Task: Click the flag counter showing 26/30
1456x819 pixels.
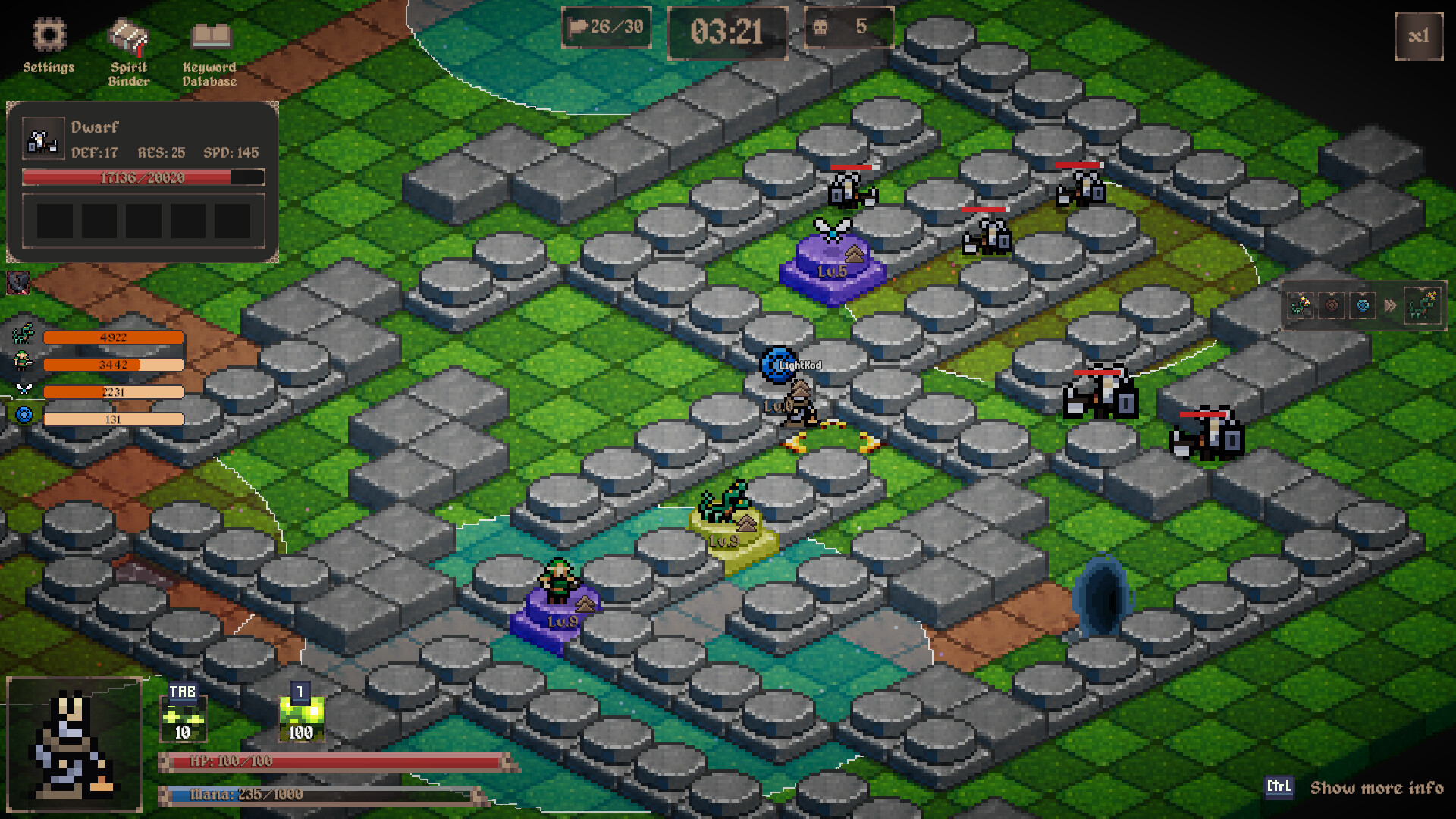Action: click(x=605, y=27)
